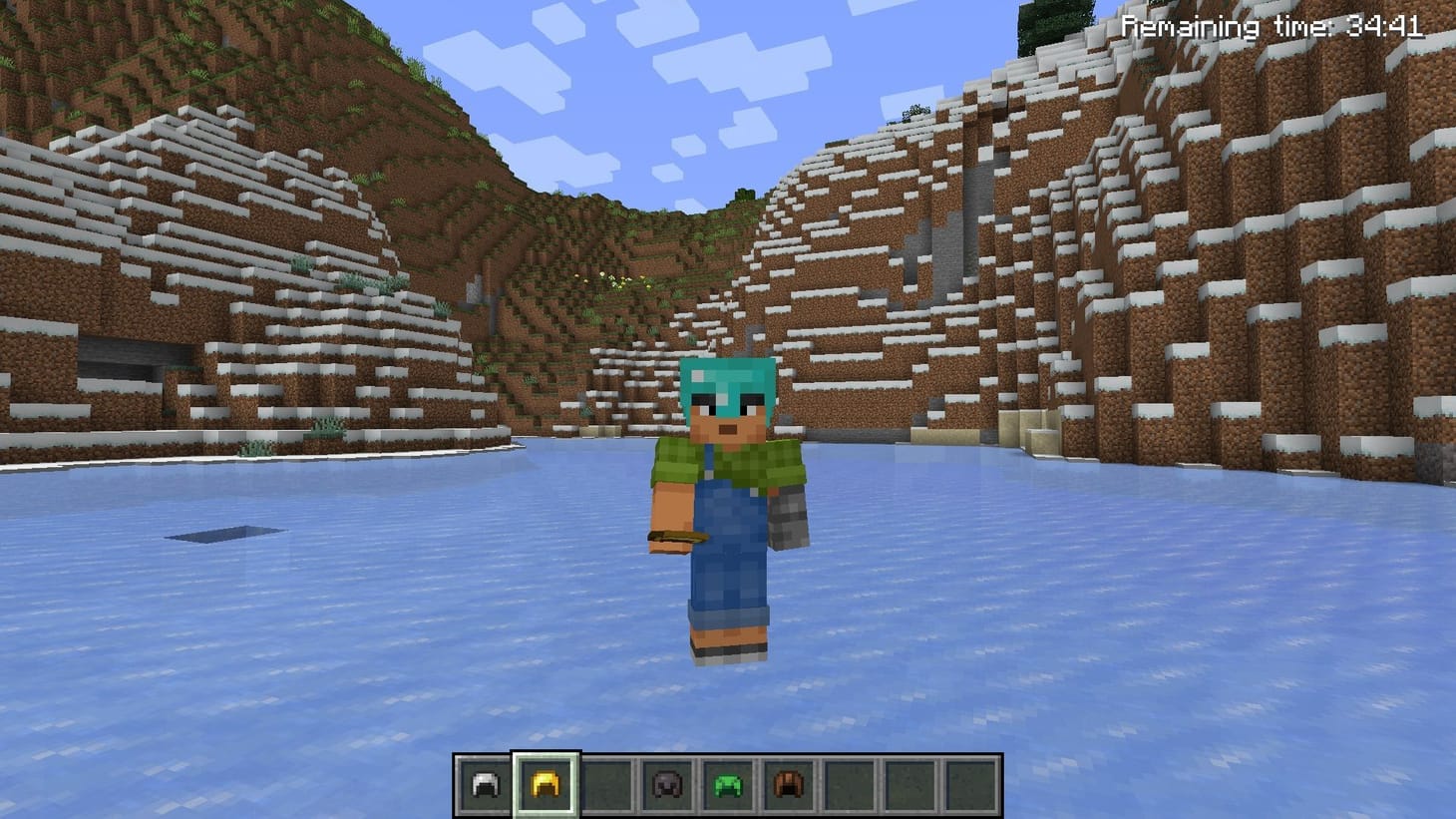The height and width of the screenshot is (819, 1456).
Task: Click the yellow flowers on the center hillside
Action: pos(620,280)
